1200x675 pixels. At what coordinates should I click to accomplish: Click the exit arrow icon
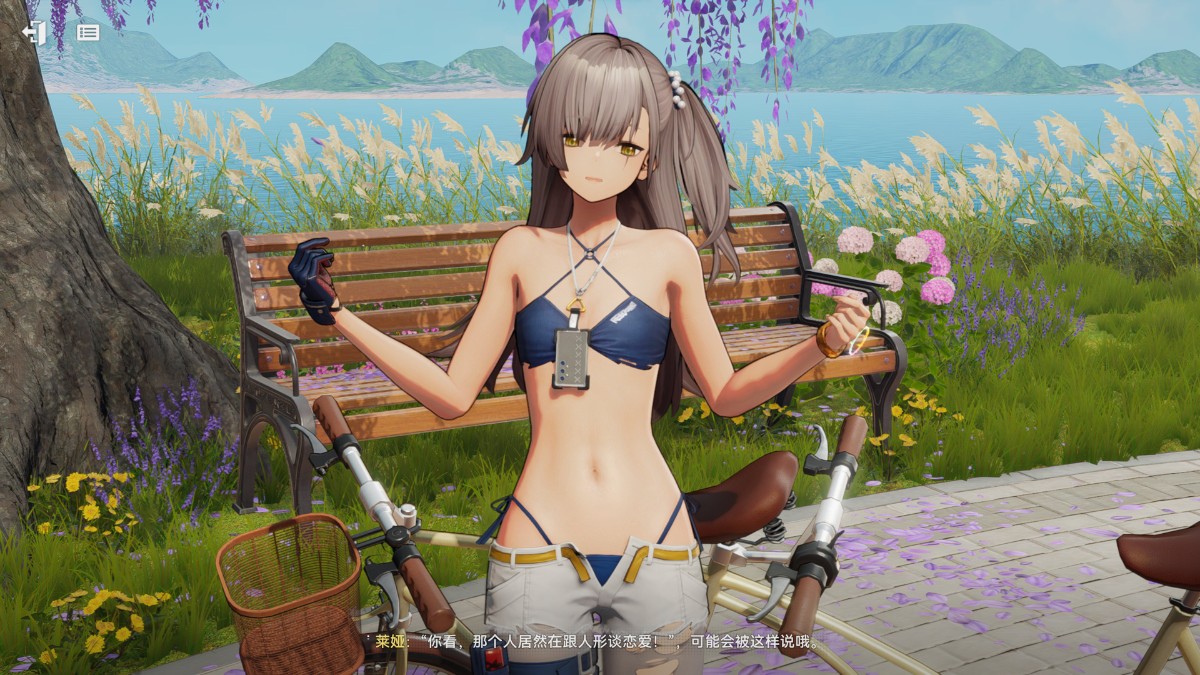[34, 32]
